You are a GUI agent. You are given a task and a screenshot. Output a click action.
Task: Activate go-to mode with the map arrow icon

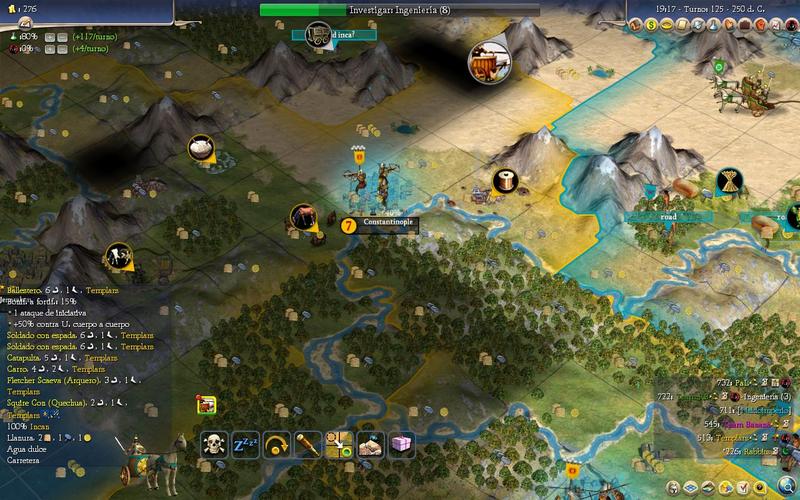338,445
